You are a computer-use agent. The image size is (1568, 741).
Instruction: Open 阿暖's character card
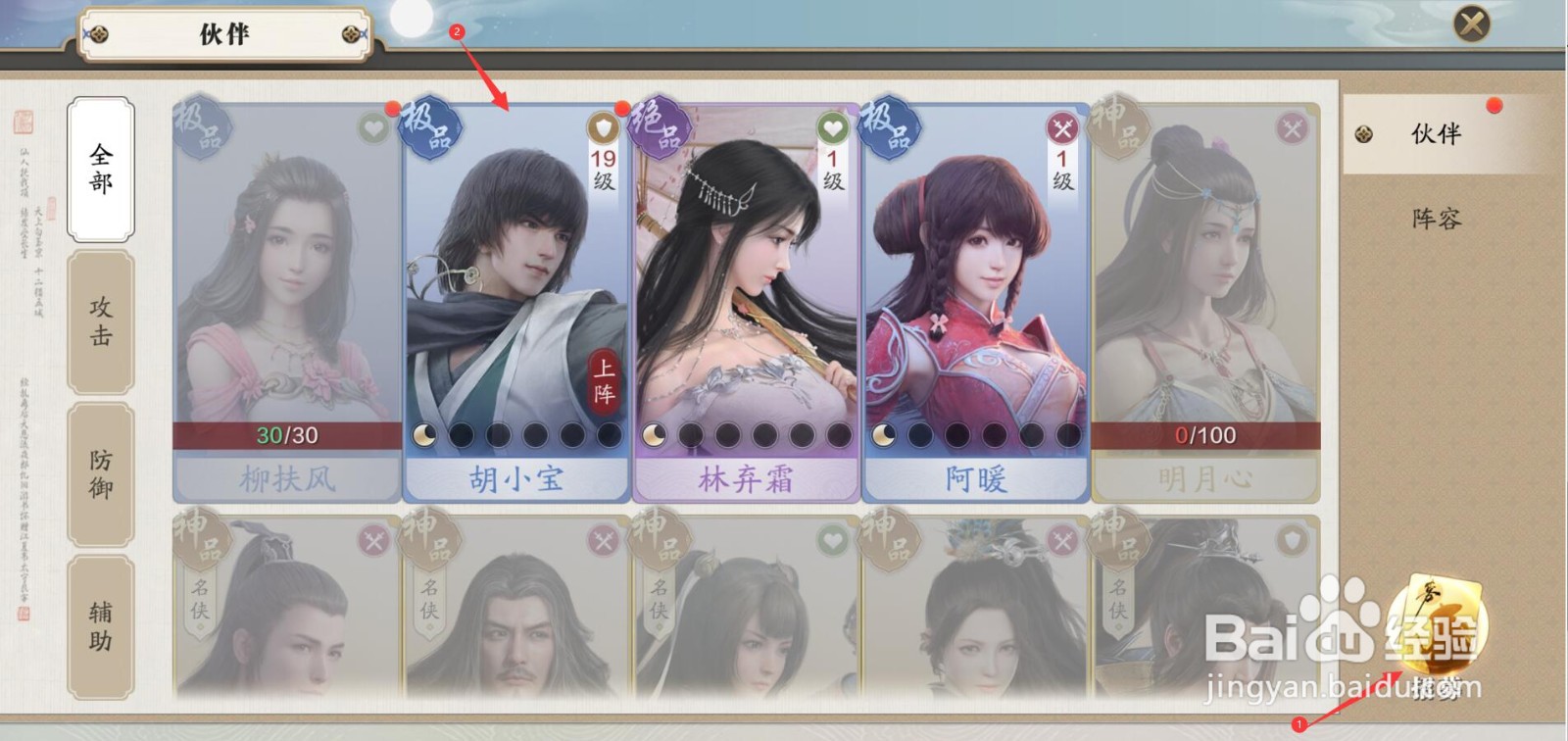pyautogui.click(x=975, y=294)
